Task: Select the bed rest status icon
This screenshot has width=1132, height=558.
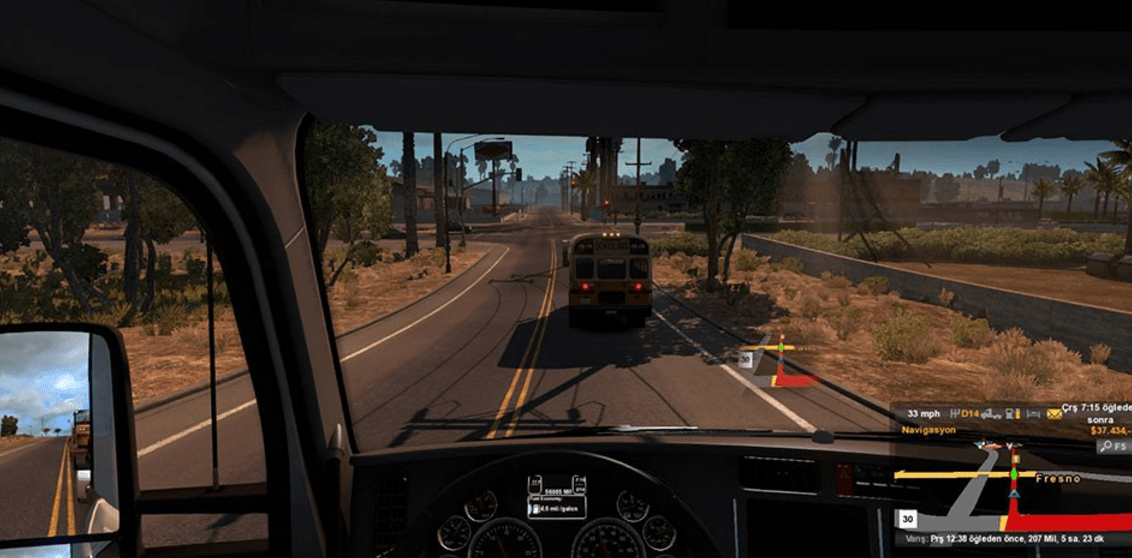Action: tap(1034, 414)
